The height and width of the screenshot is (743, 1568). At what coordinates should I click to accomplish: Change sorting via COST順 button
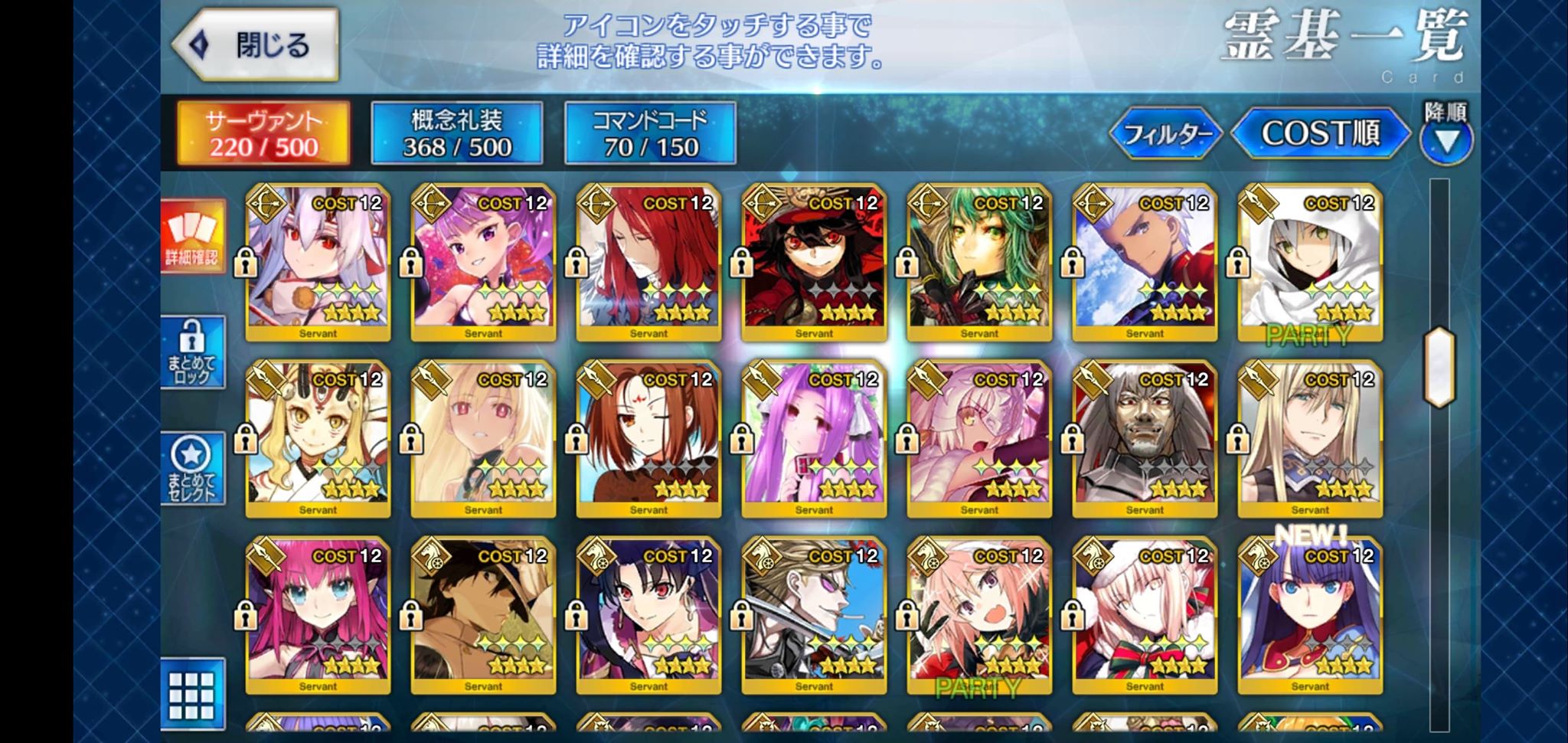coord(1320,133)
